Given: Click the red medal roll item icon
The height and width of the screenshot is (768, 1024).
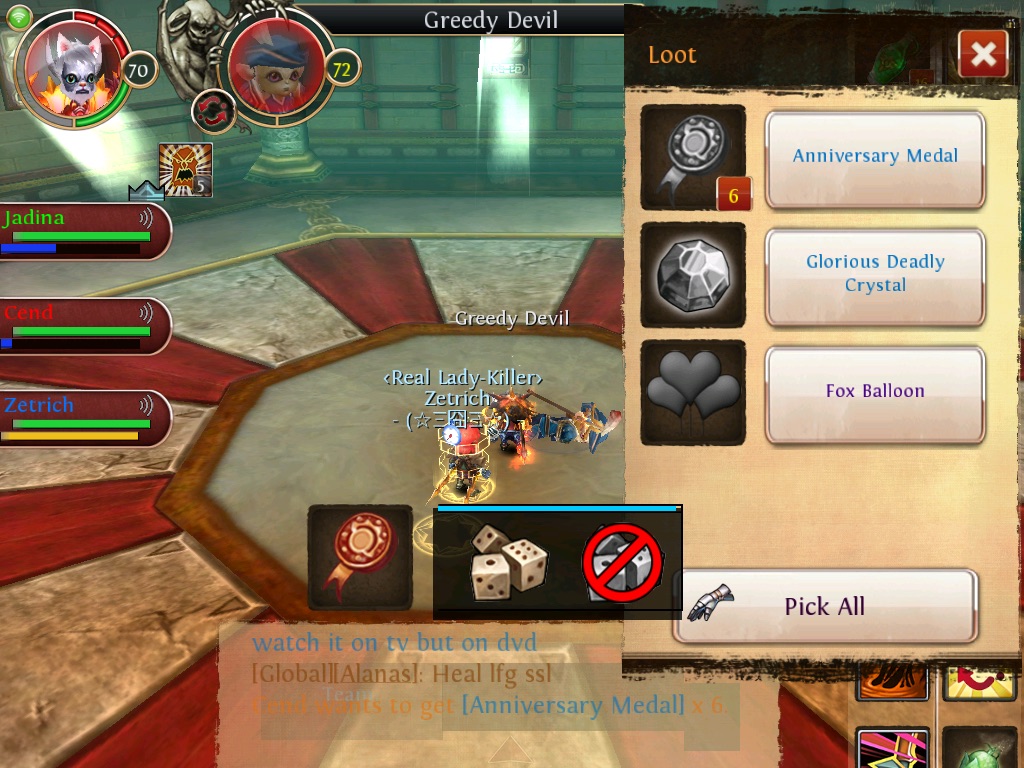Looking at the screenshot, I should pyautogui.click(x=360, y=557).
